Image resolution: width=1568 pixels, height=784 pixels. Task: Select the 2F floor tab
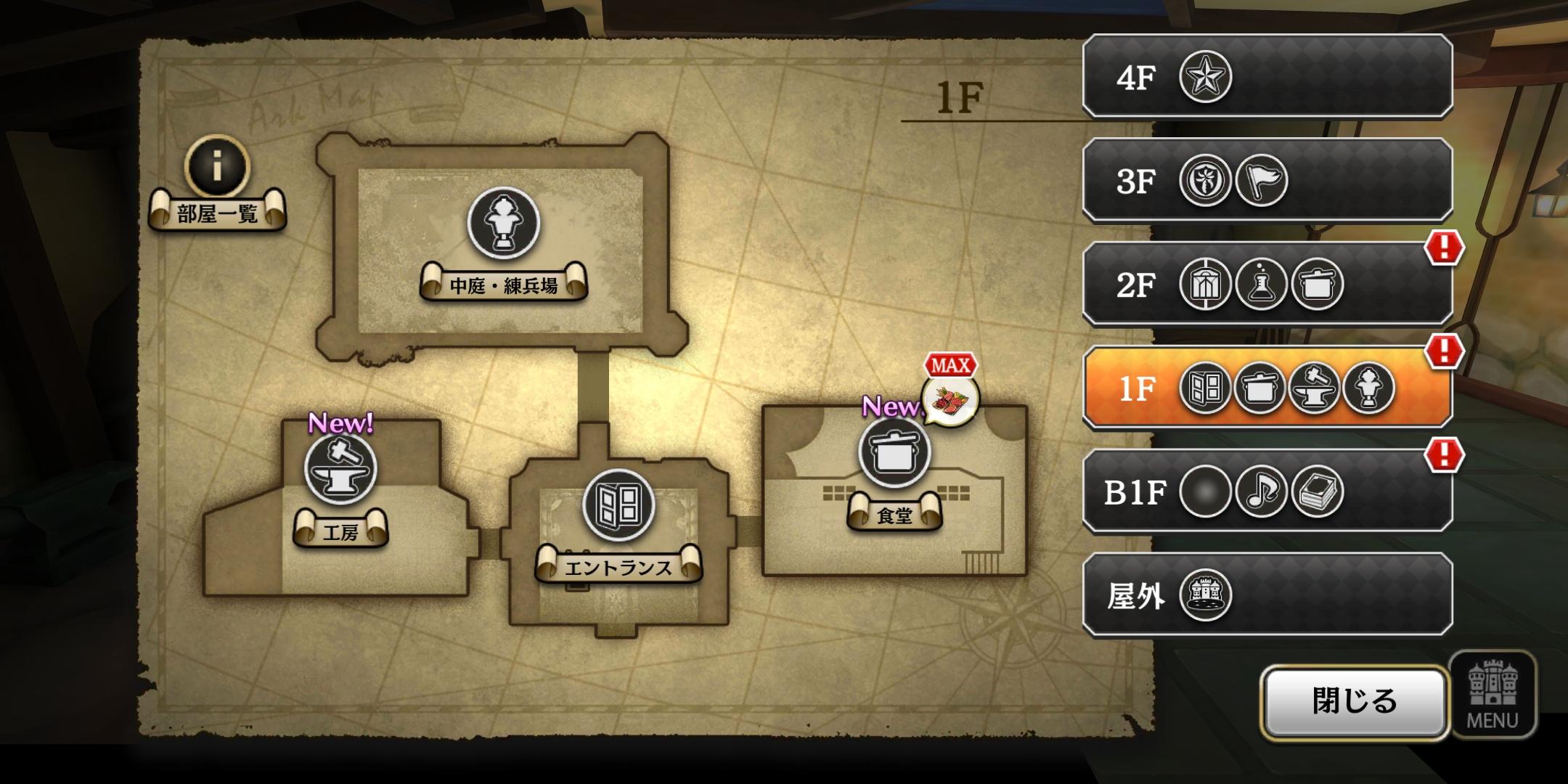[1267, 285]
